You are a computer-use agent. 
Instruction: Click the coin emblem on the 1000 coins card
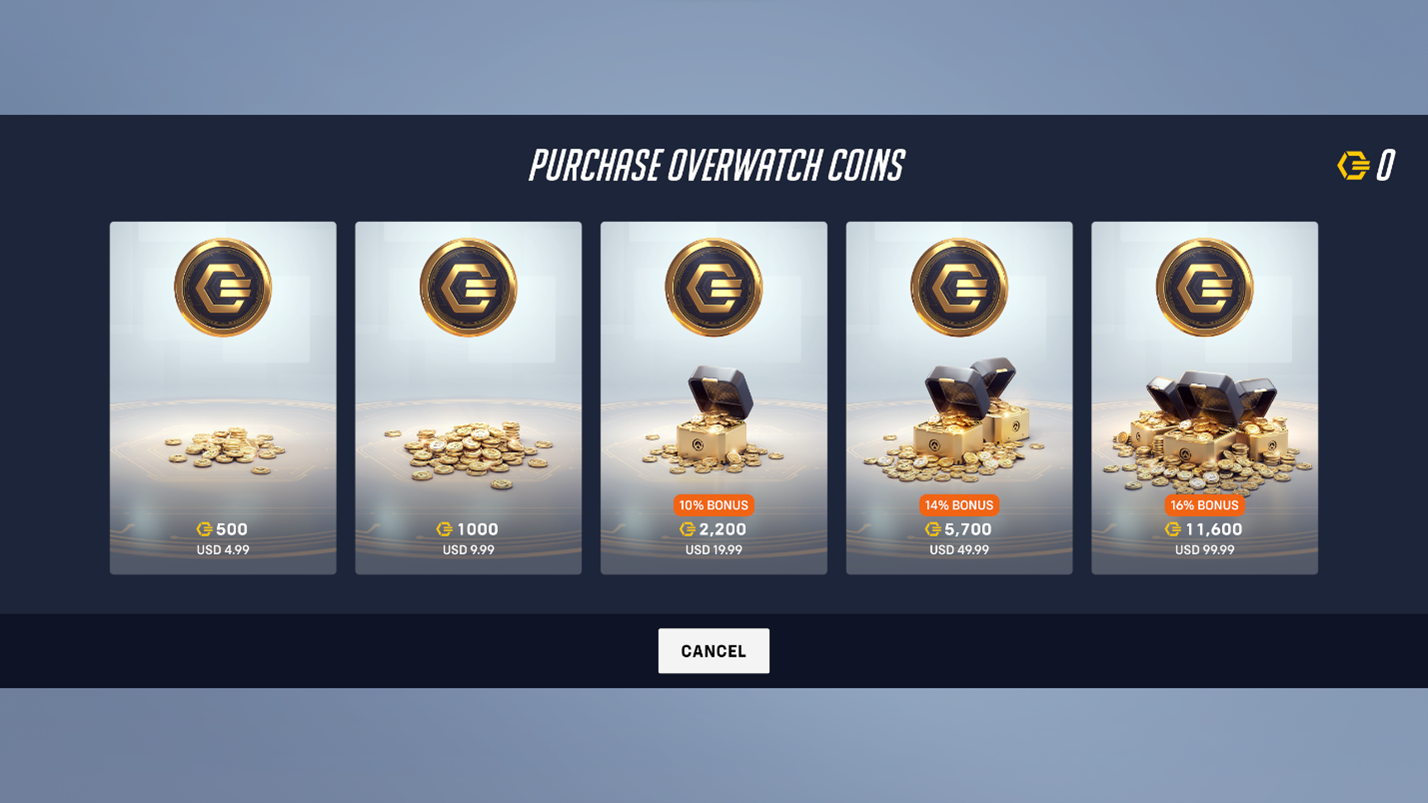(x=468, y=286)
